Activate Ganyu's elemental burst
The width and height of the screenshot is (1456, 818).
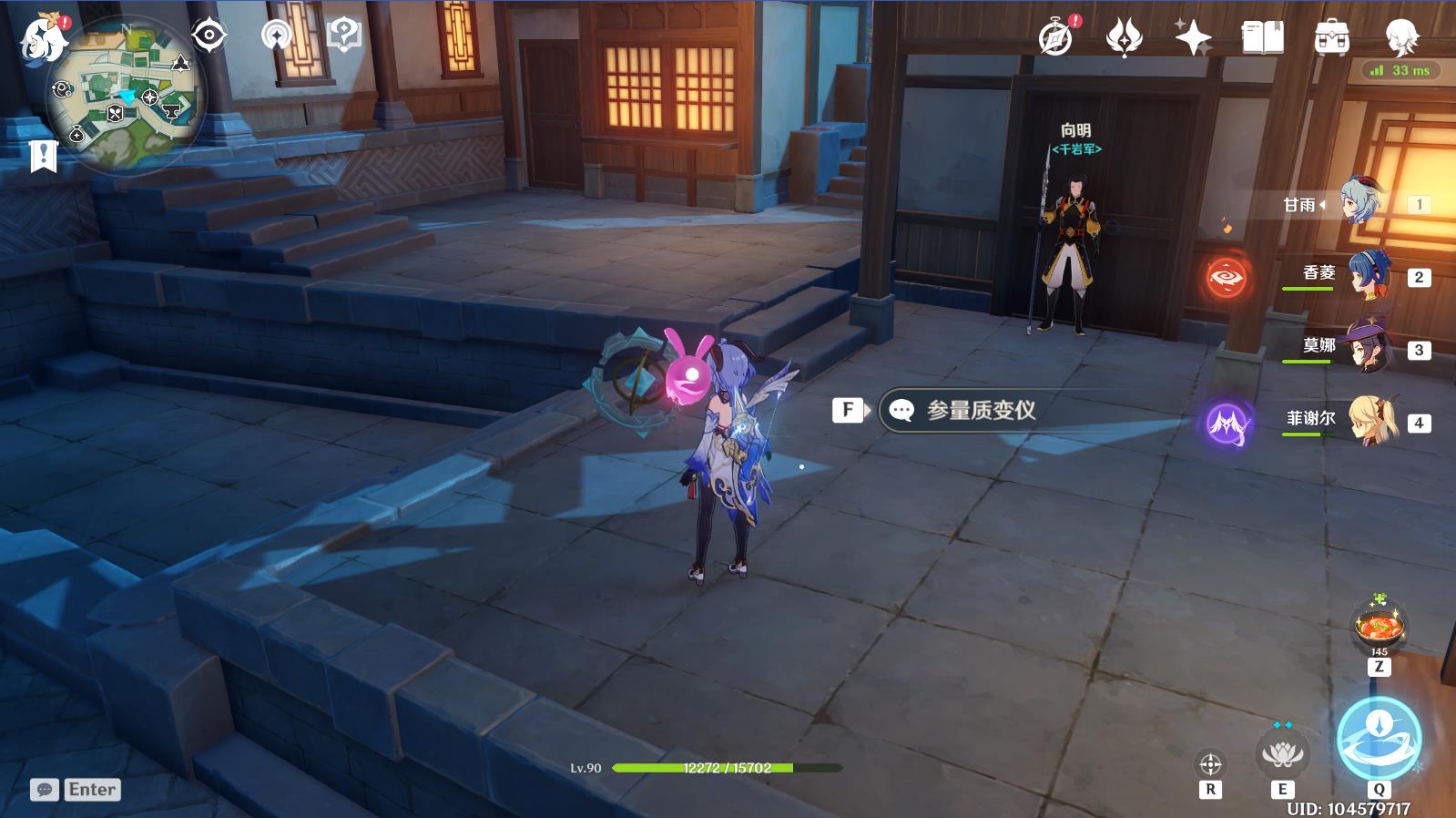point(1379,739)
